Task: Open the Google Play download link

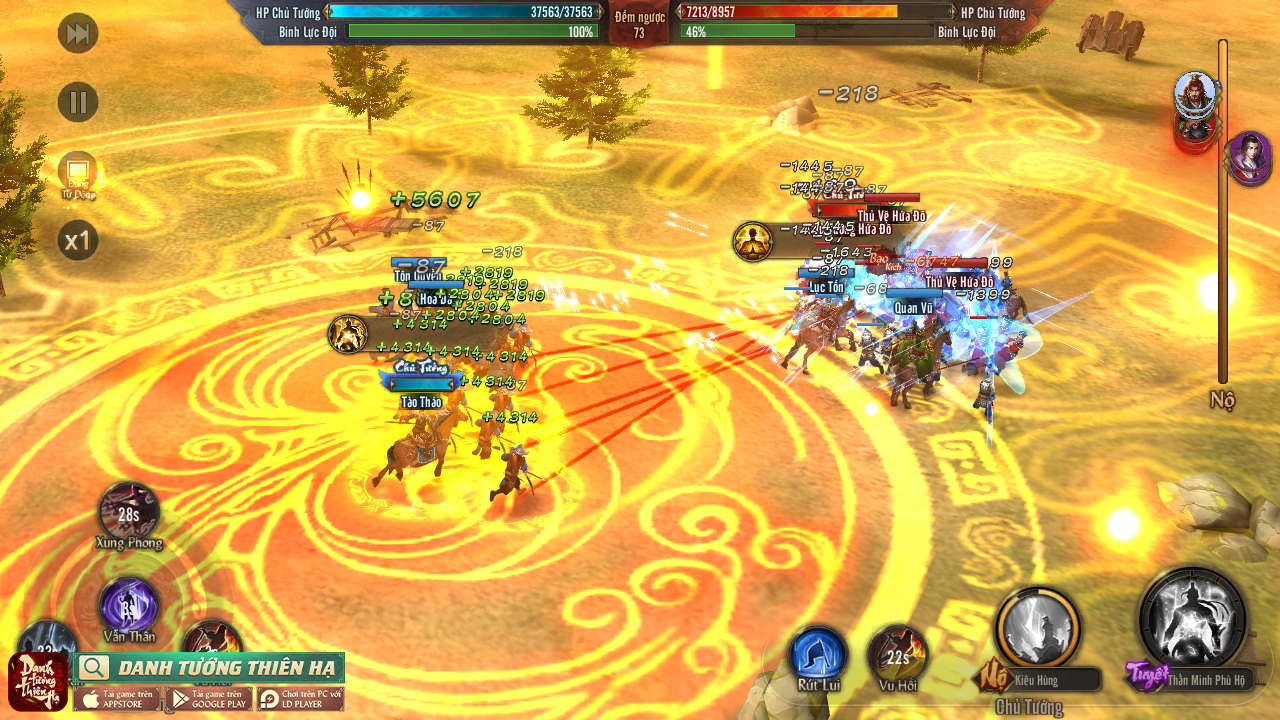Action: [x=208, y=698]
